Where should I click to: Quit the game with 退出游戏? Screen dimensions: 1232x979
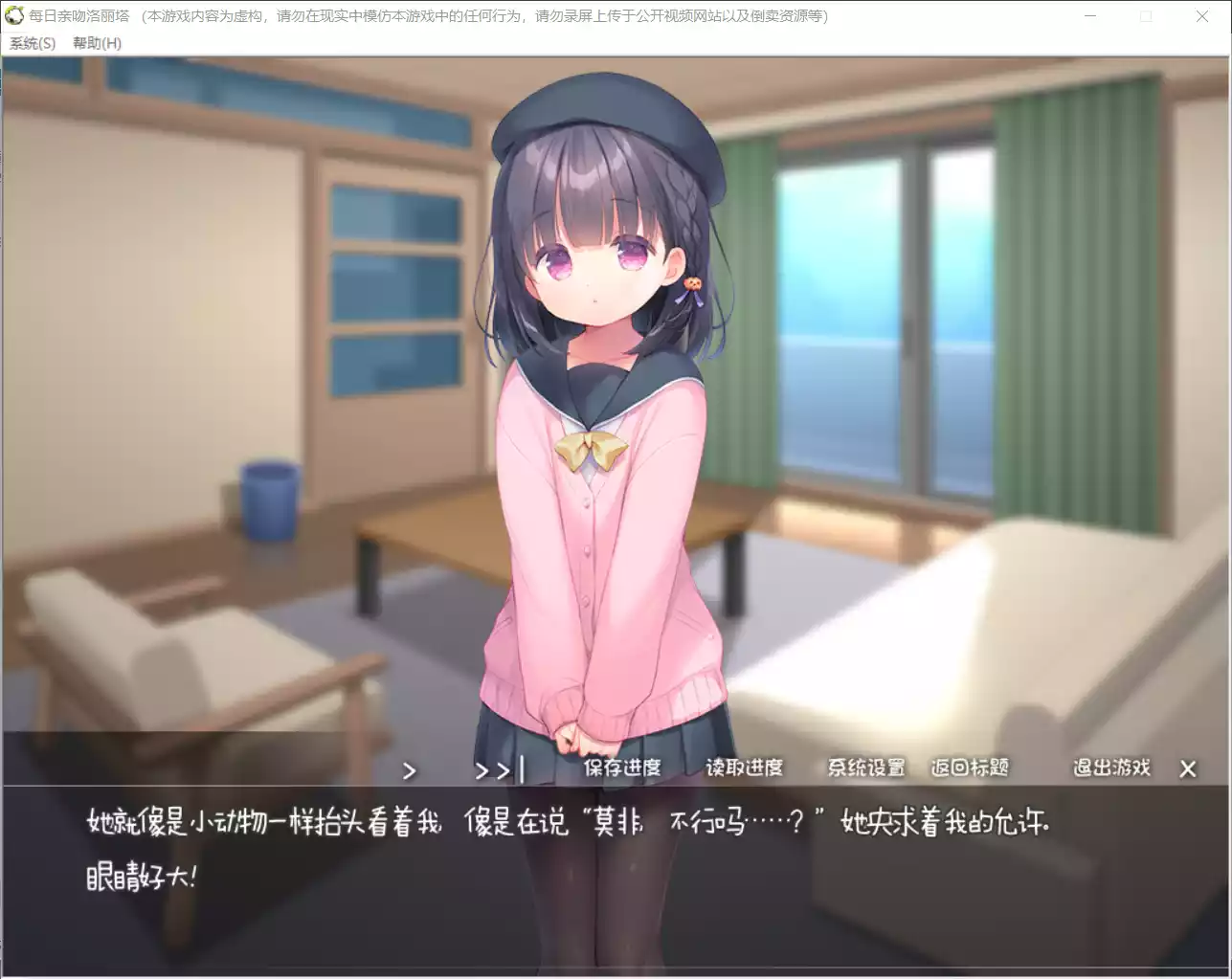tap(1111, 768)
